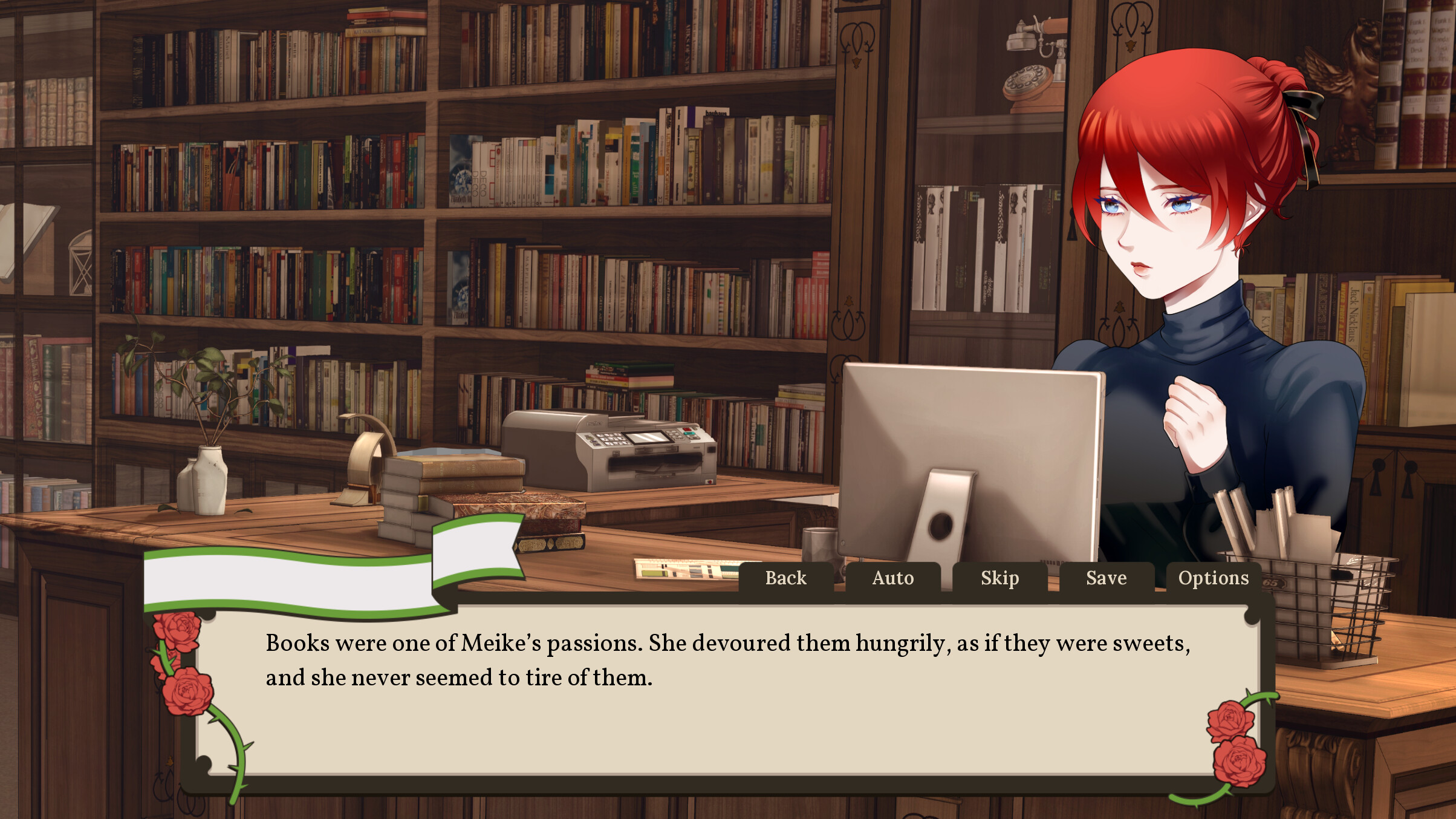Open the Options settings screen
This screenshot has width=1456, height=819.
pyautogui.click(x=1214, y=578)
